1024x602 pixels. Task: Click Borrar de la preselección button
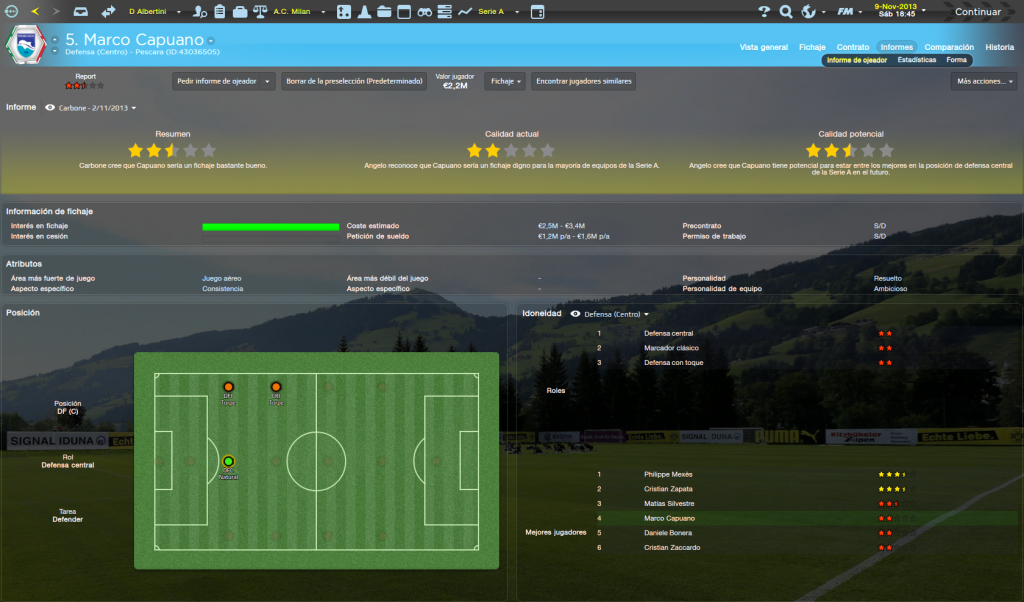[x=353, y=82]
